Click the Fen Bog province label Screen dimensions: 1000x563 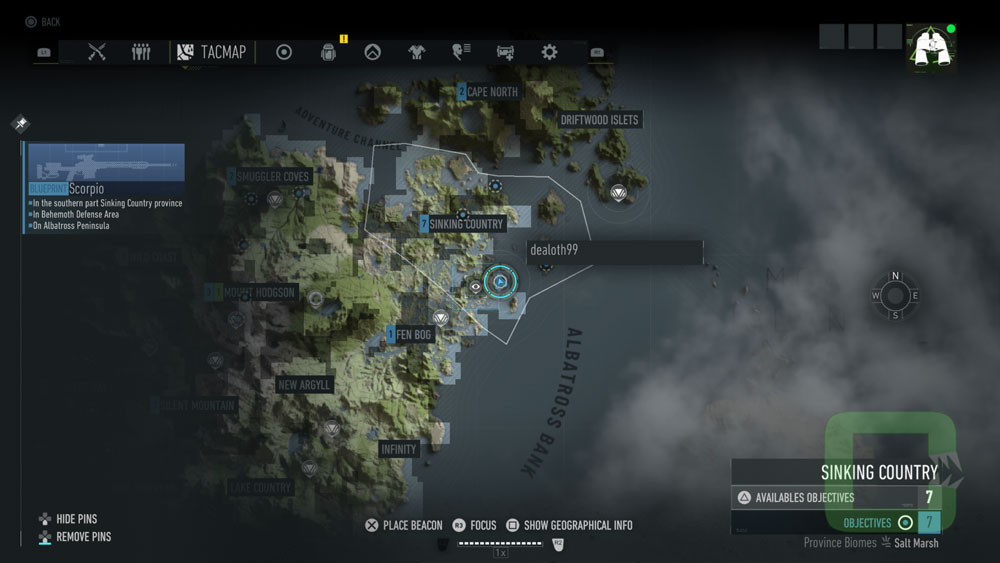pyautogui.click(x=413, y=335)
